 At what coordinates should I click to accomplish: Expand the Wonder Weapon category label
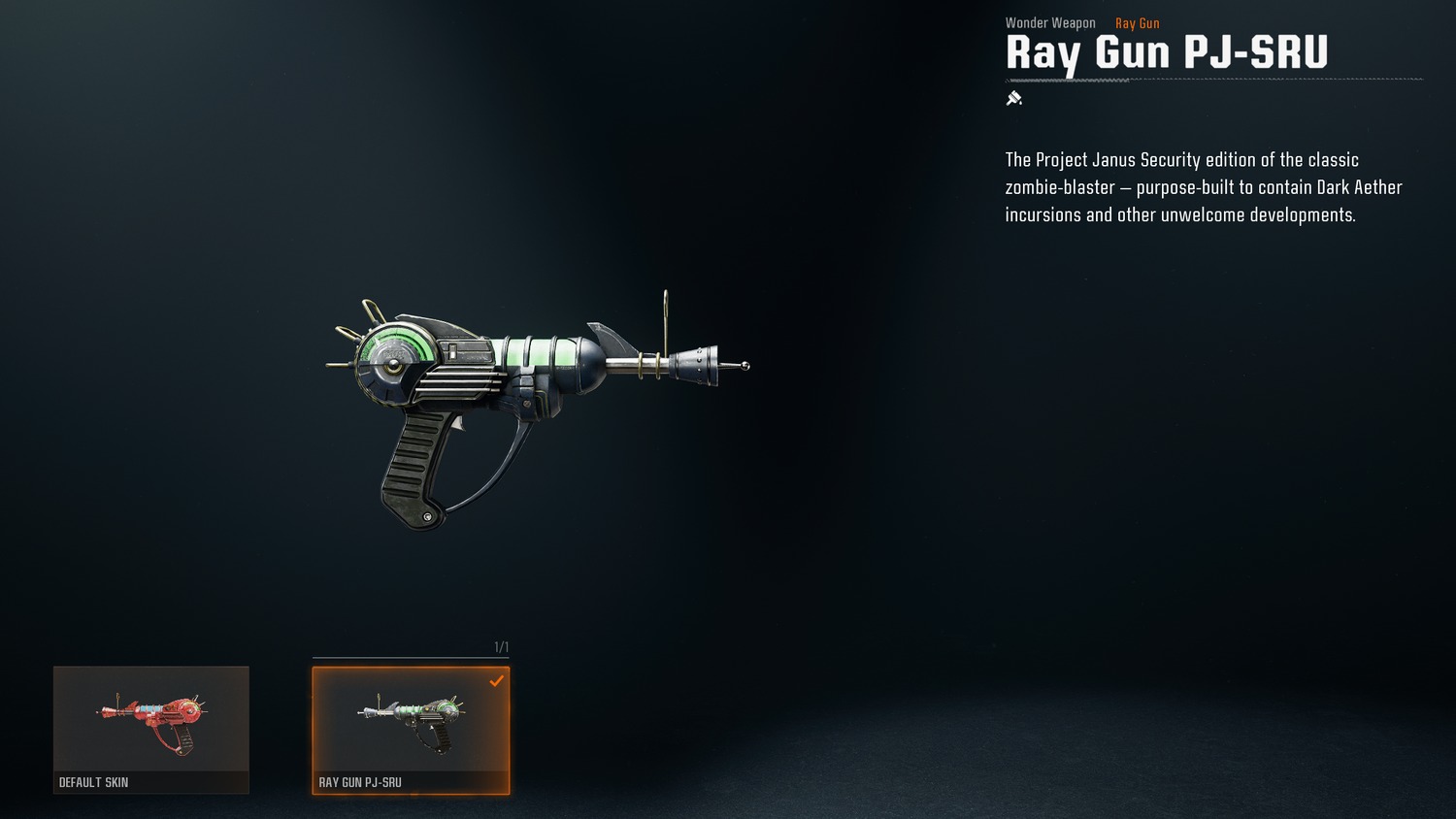coord(1049,22)
